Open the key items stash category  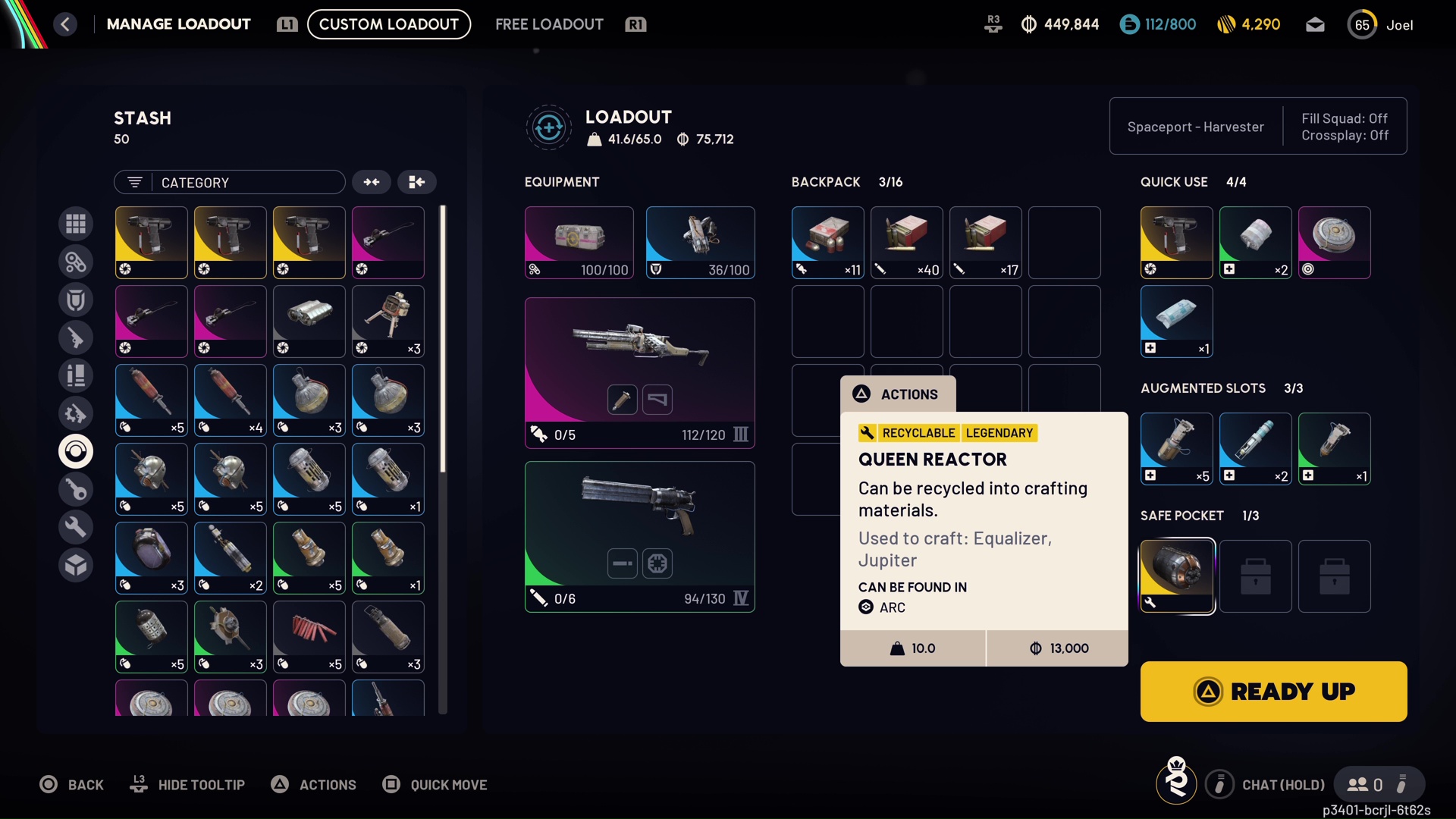(76, 489)
